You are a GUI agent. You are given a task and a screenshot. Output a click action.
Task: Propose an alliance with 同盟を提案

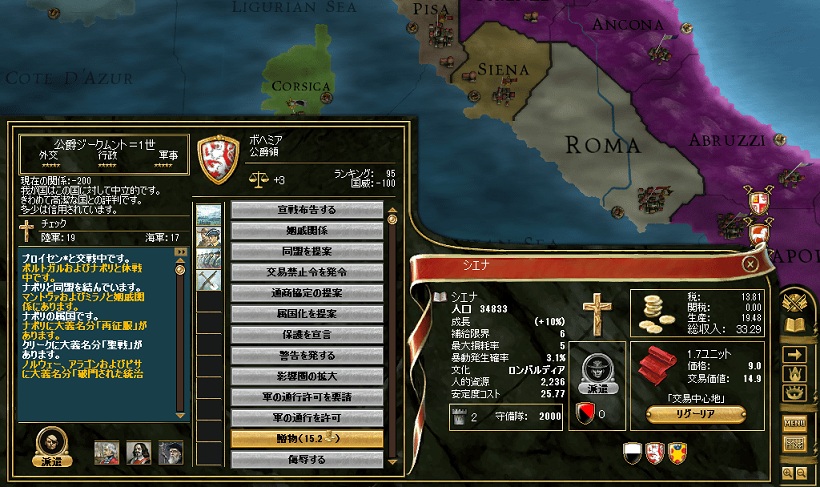(x=307, y=251)
